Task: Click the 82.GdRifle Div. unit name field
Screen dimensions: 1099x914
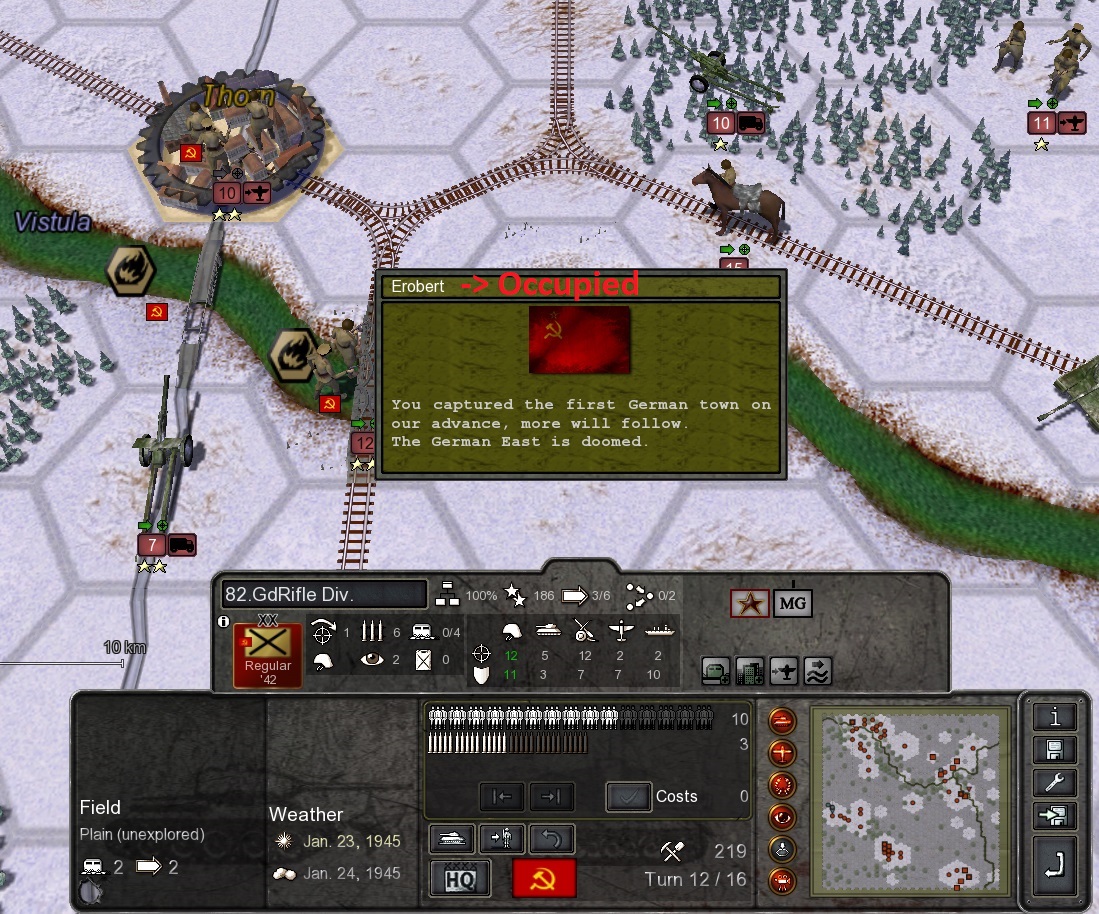Action: 324,594
